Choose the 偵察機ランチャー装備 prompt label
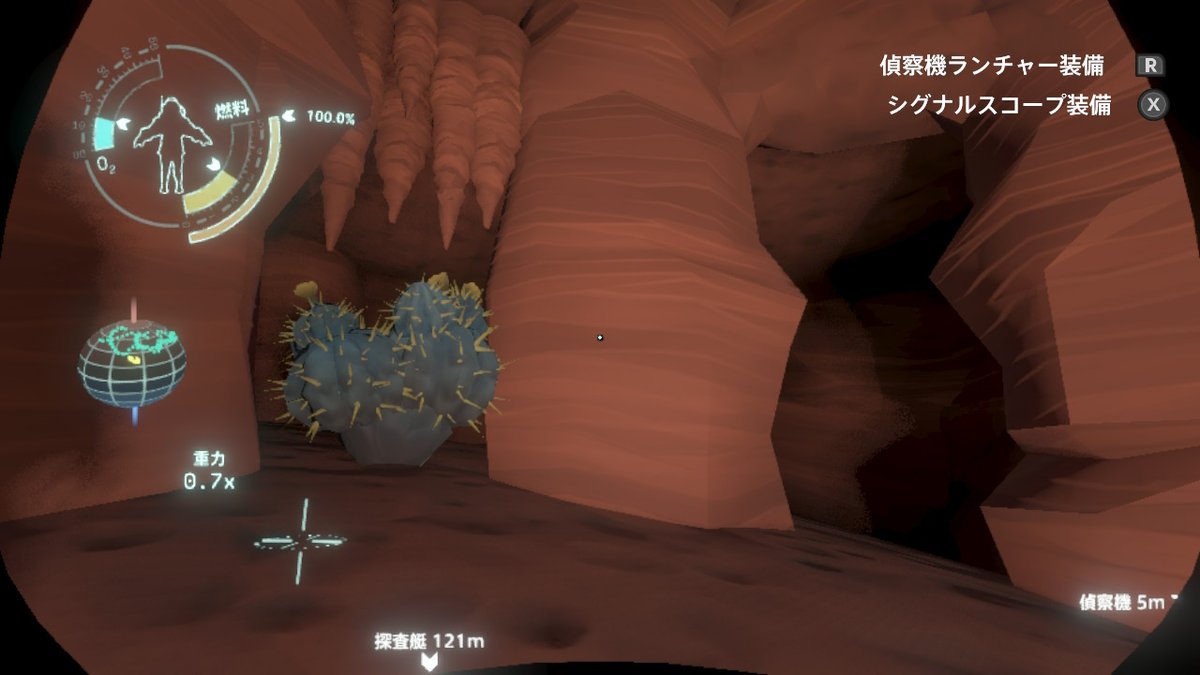 click(991, 66)
